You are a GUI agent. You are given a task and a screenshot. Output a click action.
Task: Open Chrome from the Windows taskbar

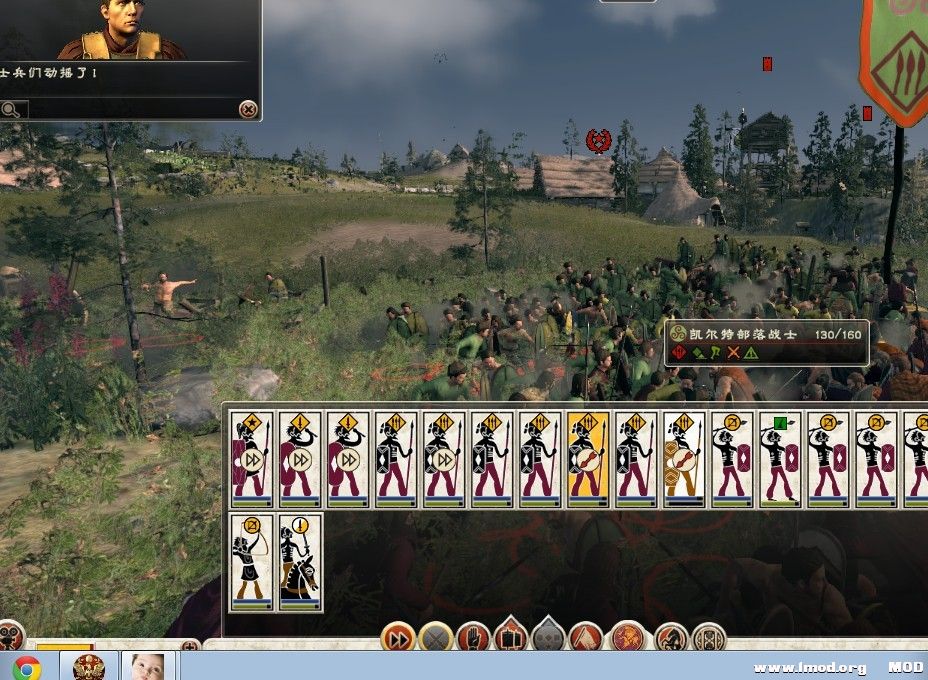point(27,667)
